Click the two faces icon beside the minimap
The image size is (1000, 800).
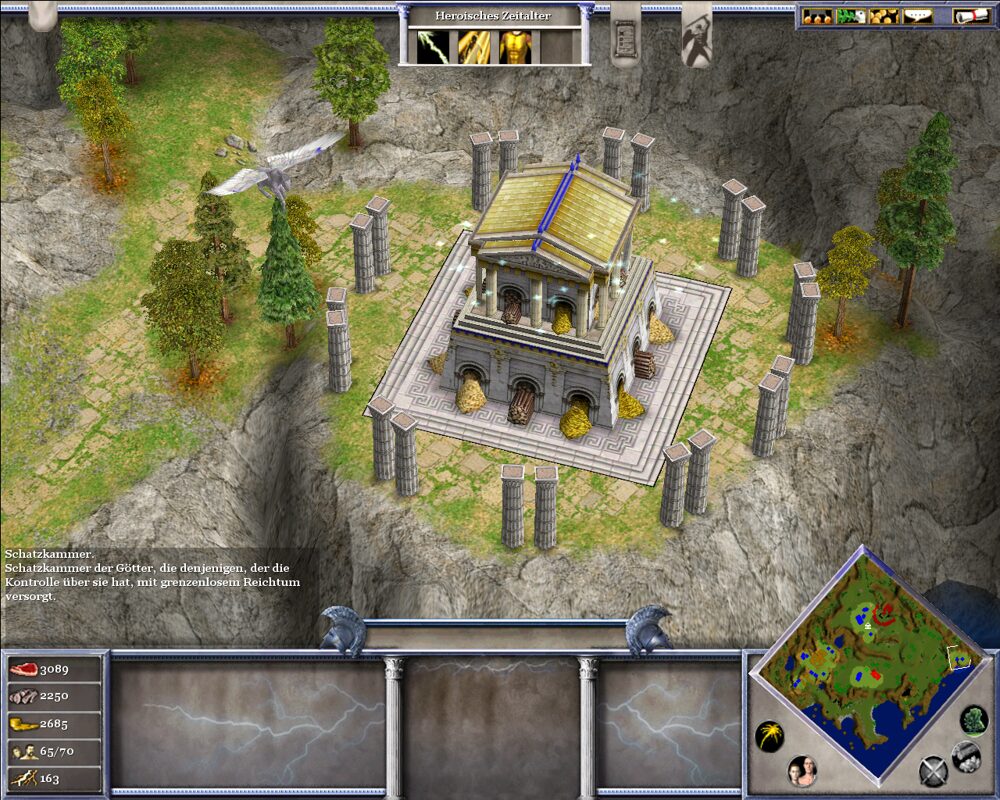point(802,769)
